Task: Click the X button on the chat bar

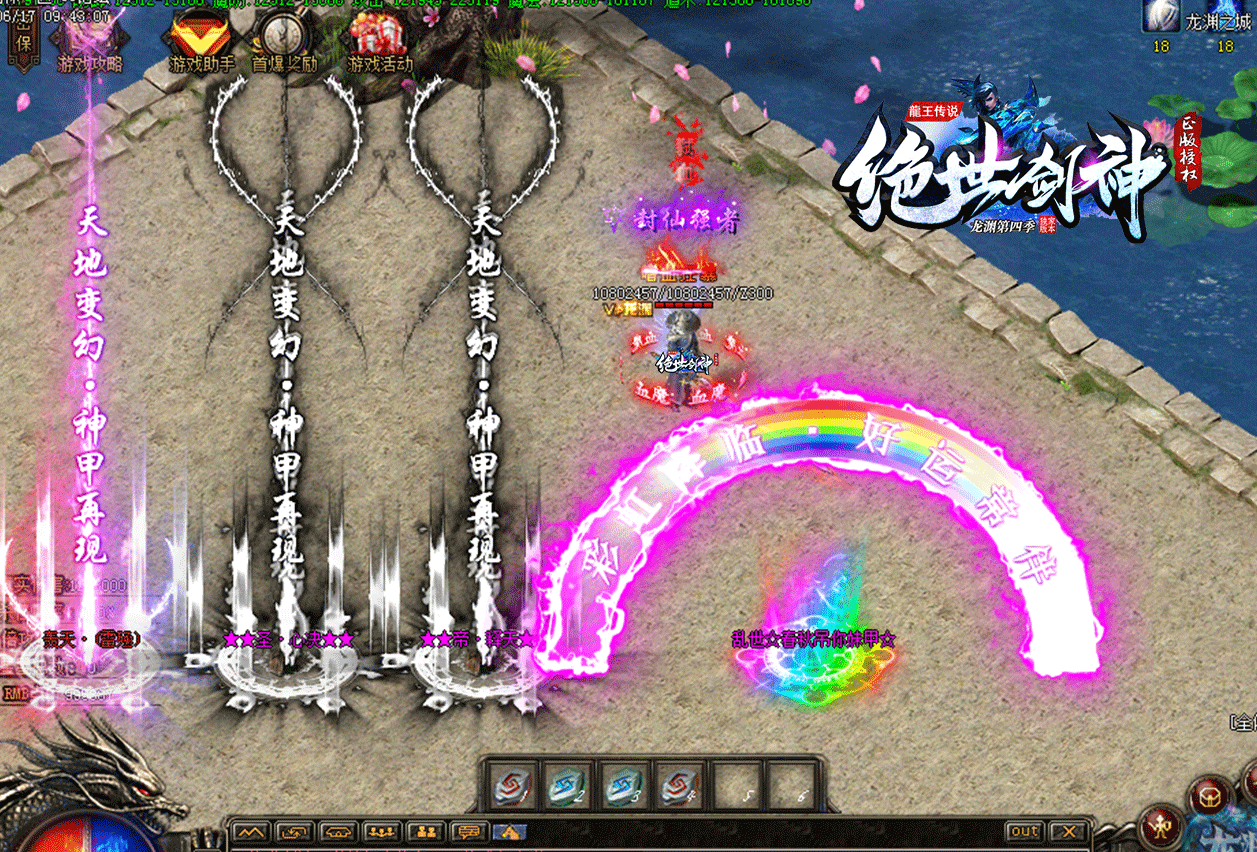Action: point(1069,832)
